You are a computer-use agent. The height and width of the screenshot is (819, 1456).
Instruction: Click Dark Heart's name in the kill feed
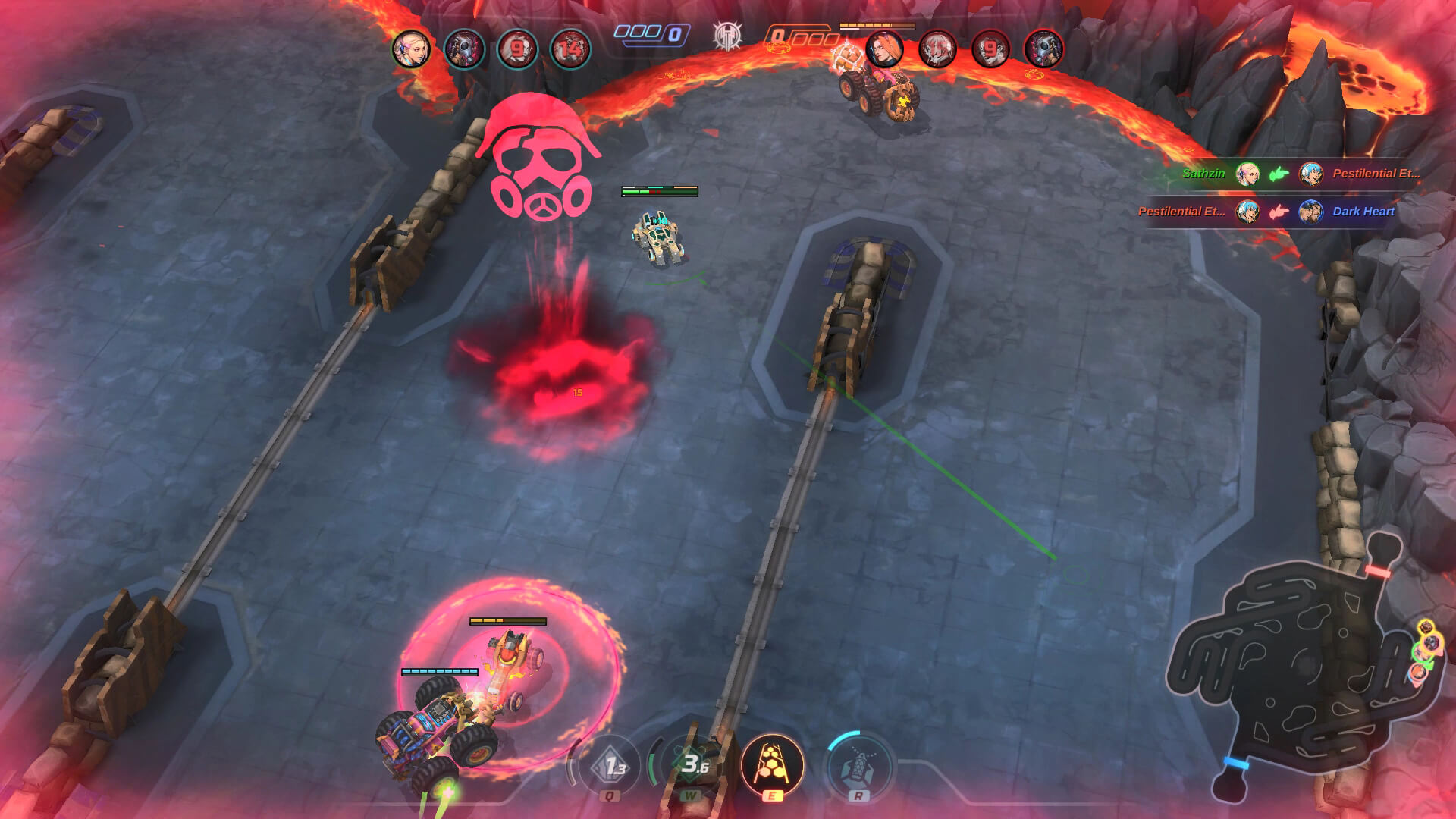[x=1363, y=213]
